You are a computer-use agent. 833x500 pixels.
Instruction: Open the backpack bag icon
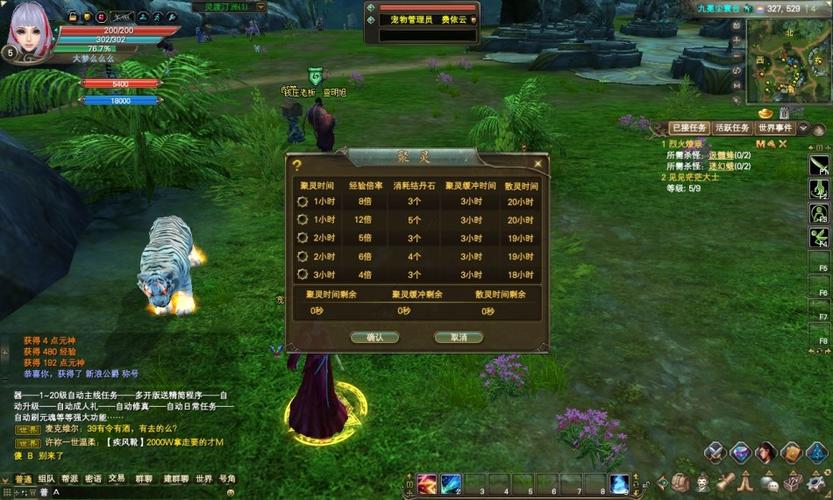(x=680, y=484)
